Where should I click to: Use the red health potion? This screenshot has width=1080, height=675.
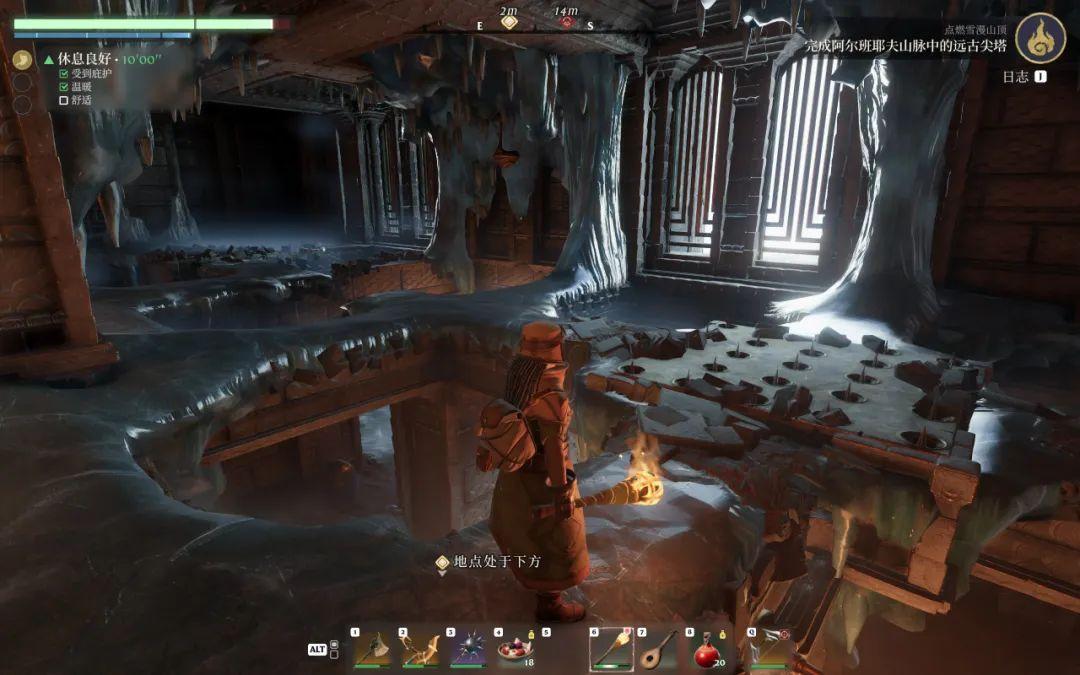coord(707,650)
